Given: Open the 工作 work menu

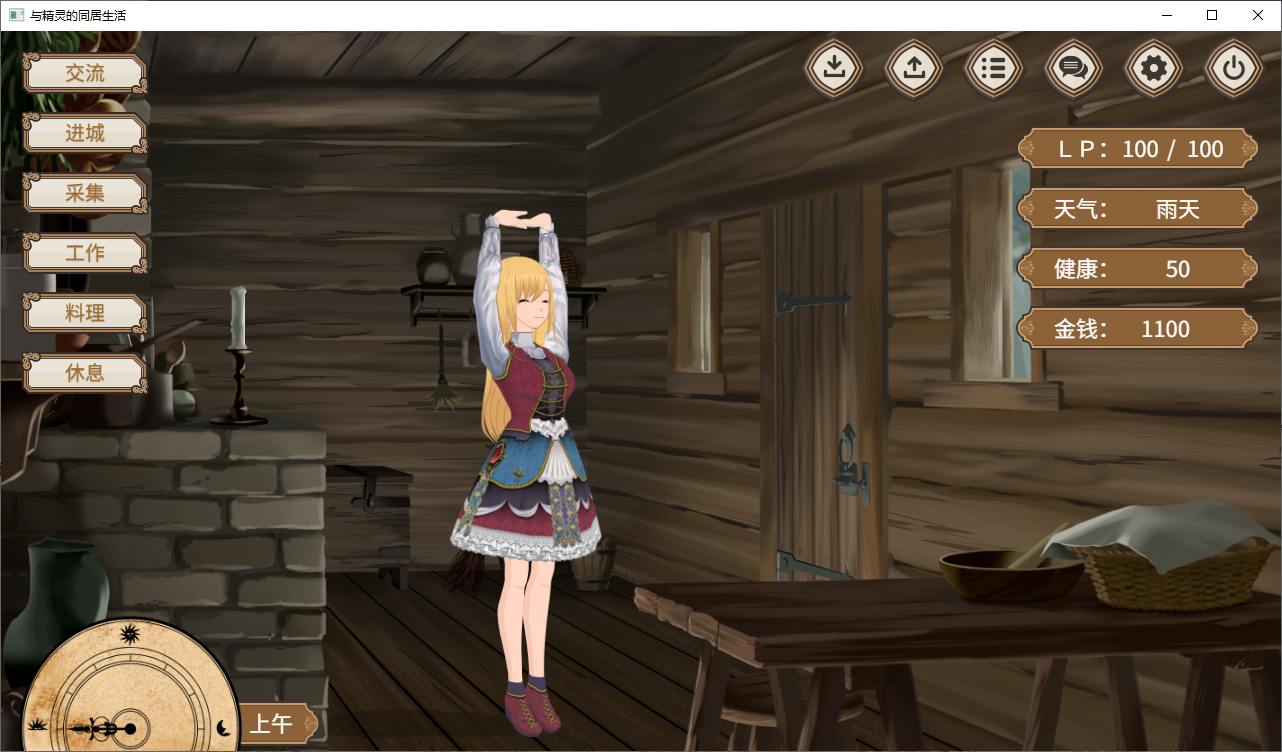Looking at the screenshot, I should [x=85, y=253].
